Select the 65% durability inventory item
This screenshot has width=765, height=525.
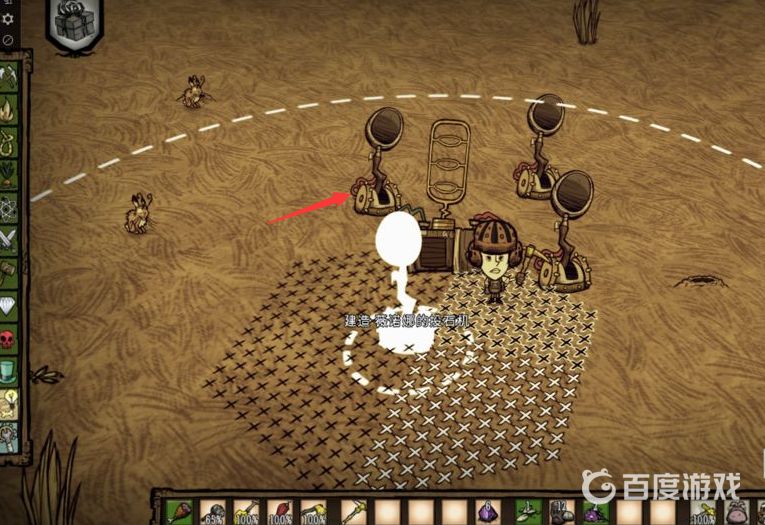(213, 511)
